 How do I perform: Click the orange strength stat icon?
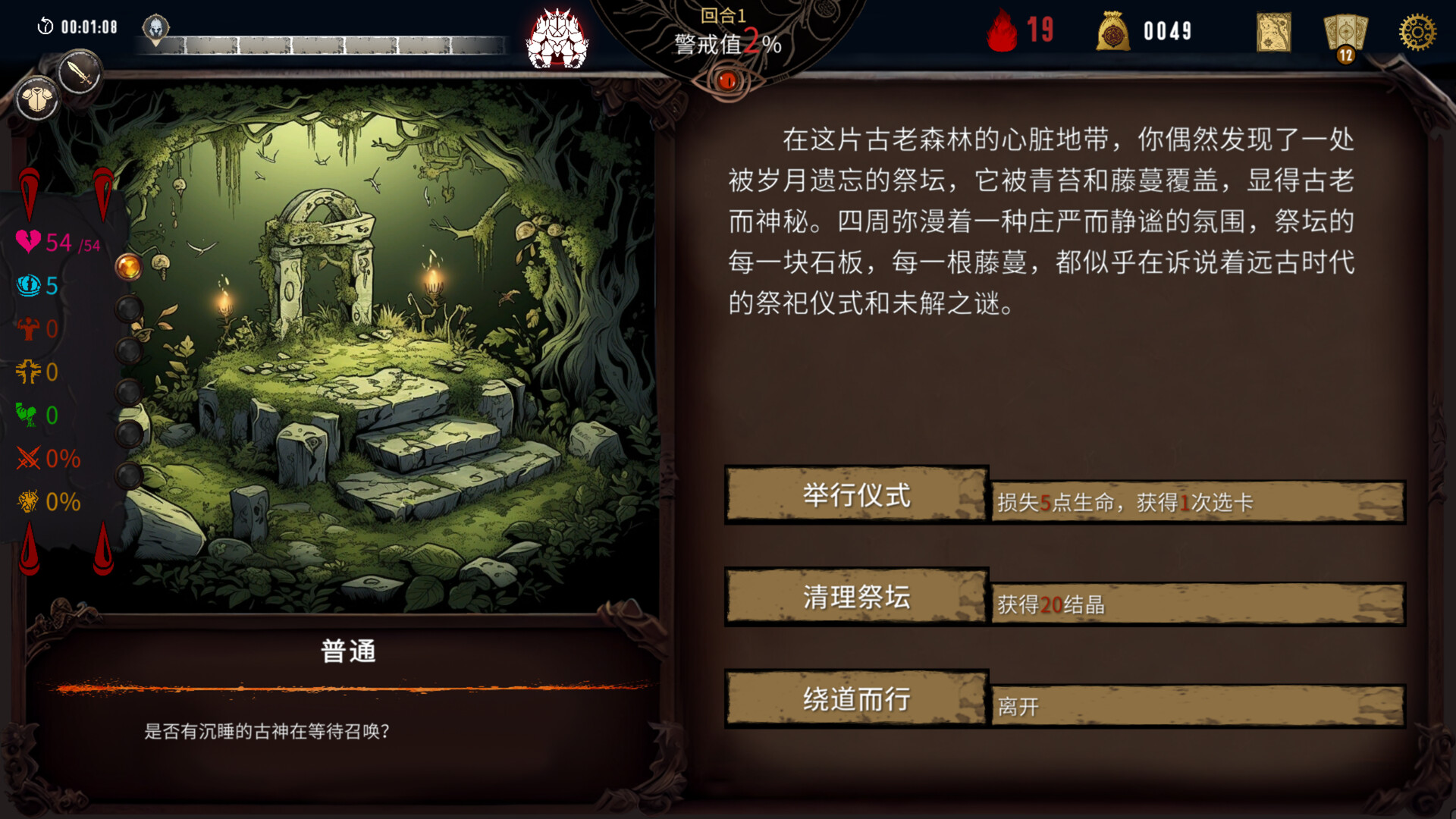click(28, 328)
